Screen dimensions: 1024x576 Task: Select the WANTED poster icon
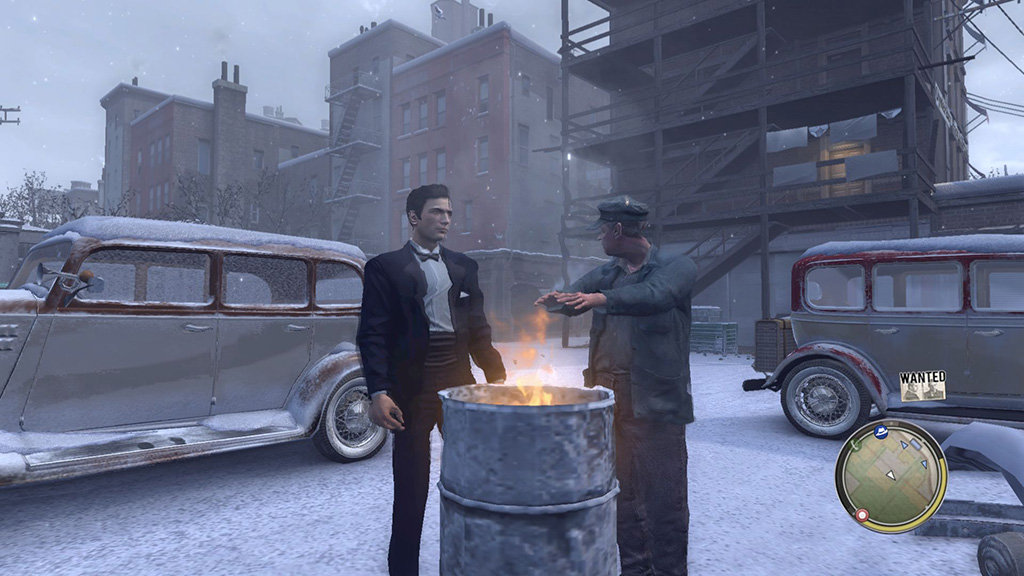(922, 386)
